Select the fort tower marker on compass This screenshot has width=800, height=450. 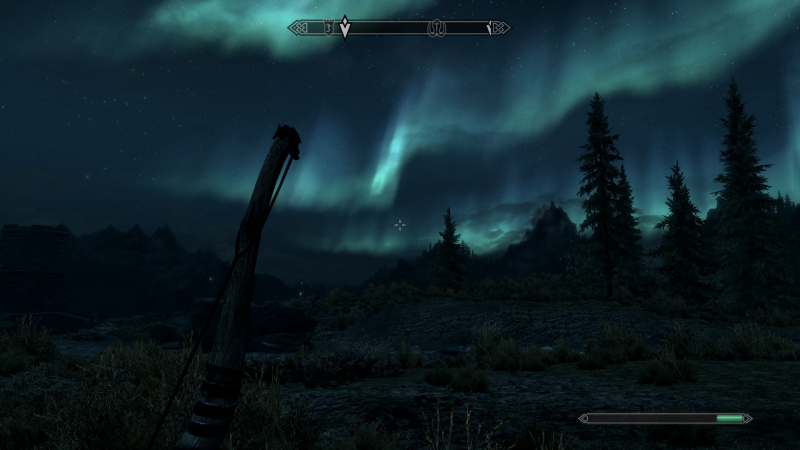click(327, 28)
